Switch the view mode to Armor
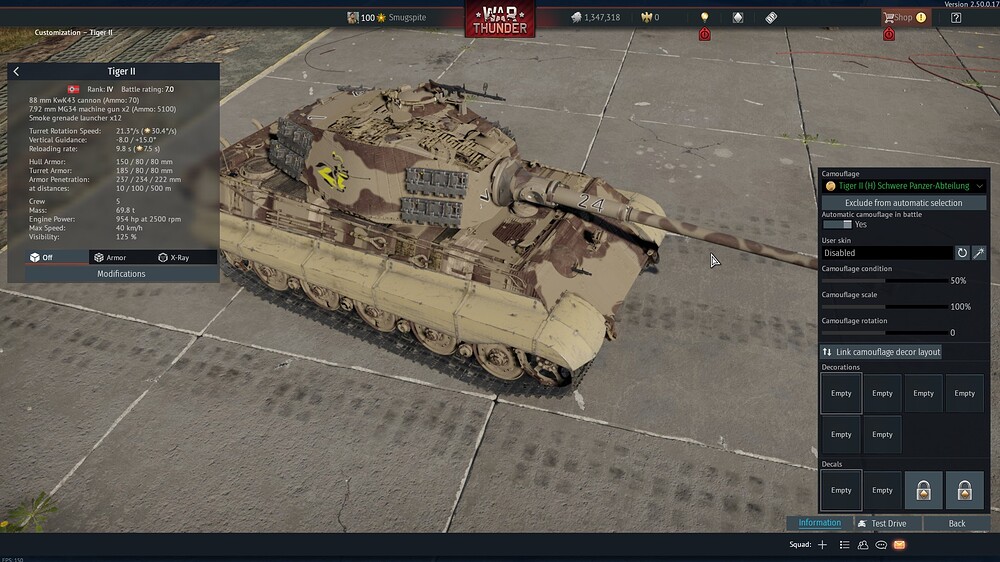 [x=110, y=257]
